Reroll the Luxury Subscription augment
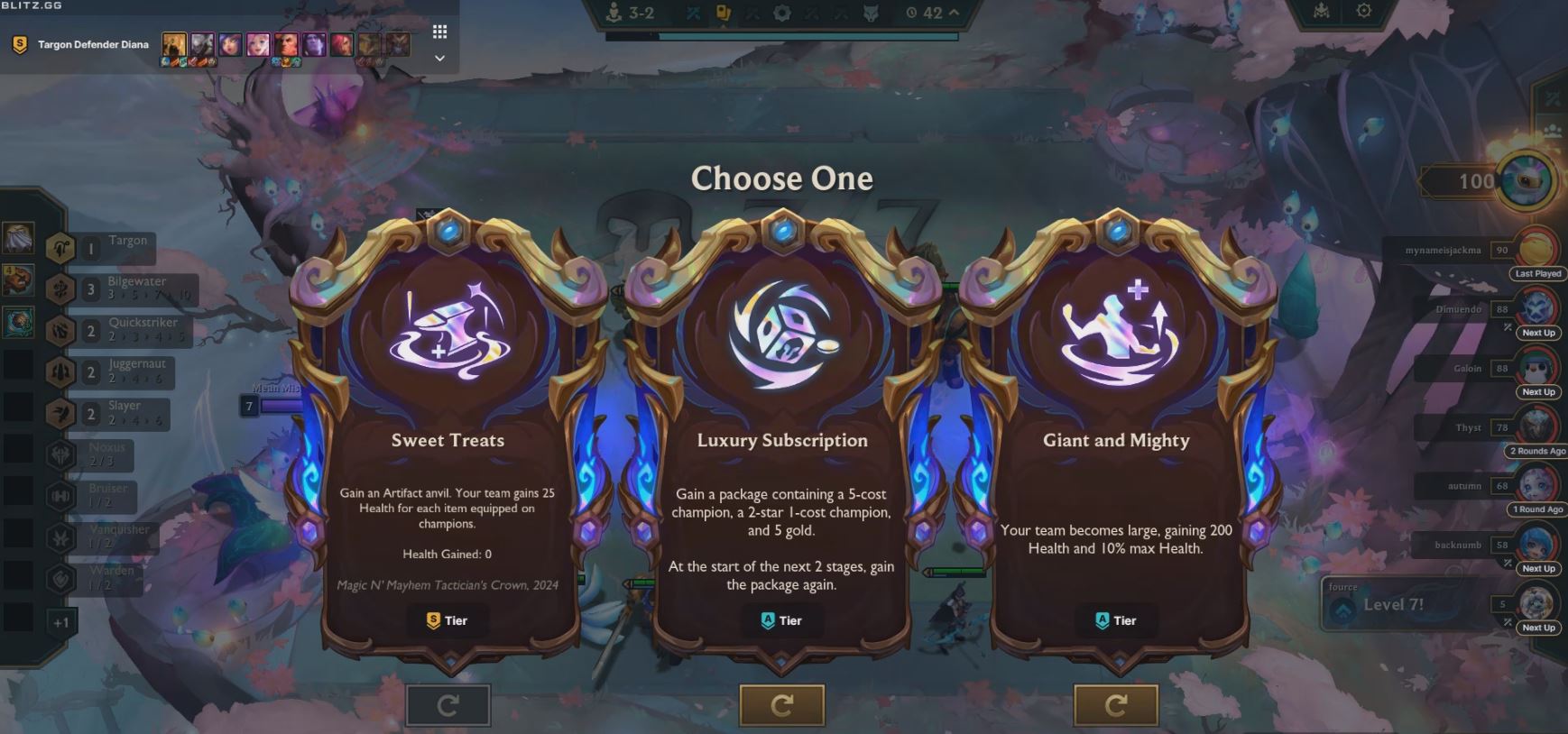This screenshot has height=734, width=1568. click(782, 705)
